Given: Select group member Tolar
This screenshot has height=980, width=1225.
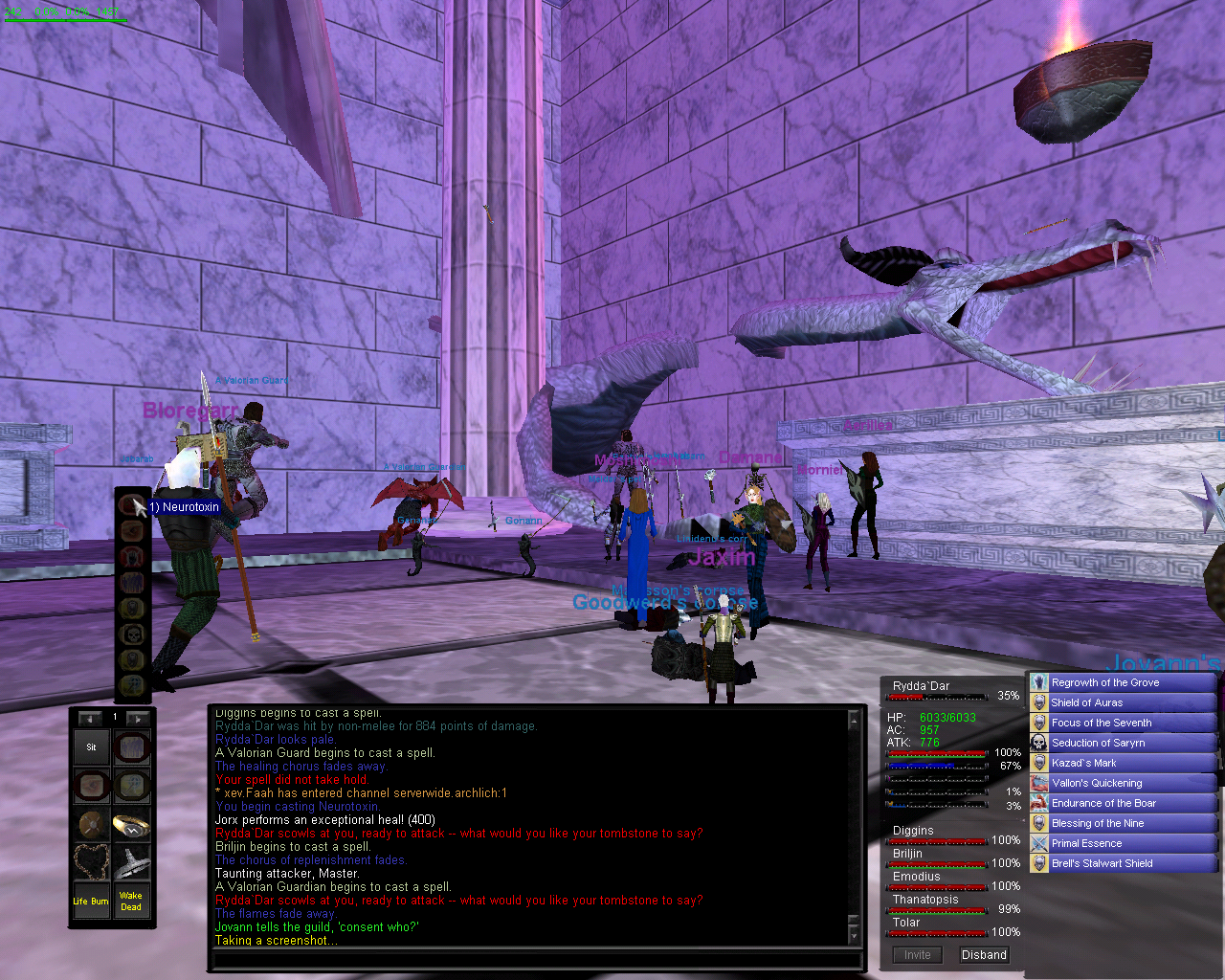Looking at the screenshot, I should pyautogui.click(x=907, y=923).
